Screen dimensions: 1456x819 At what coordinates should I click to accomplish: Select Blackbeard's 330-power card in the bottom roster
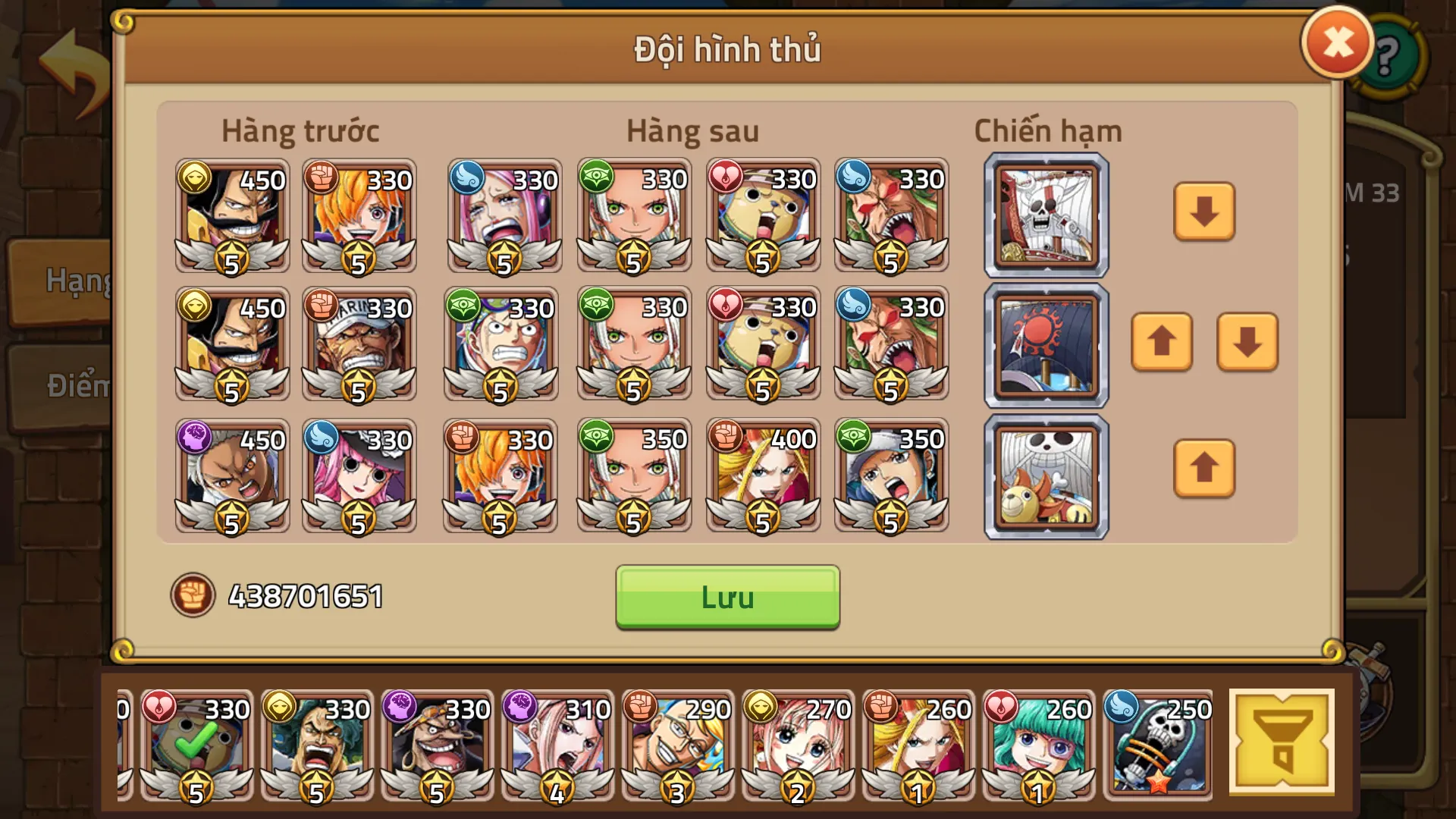438,747
